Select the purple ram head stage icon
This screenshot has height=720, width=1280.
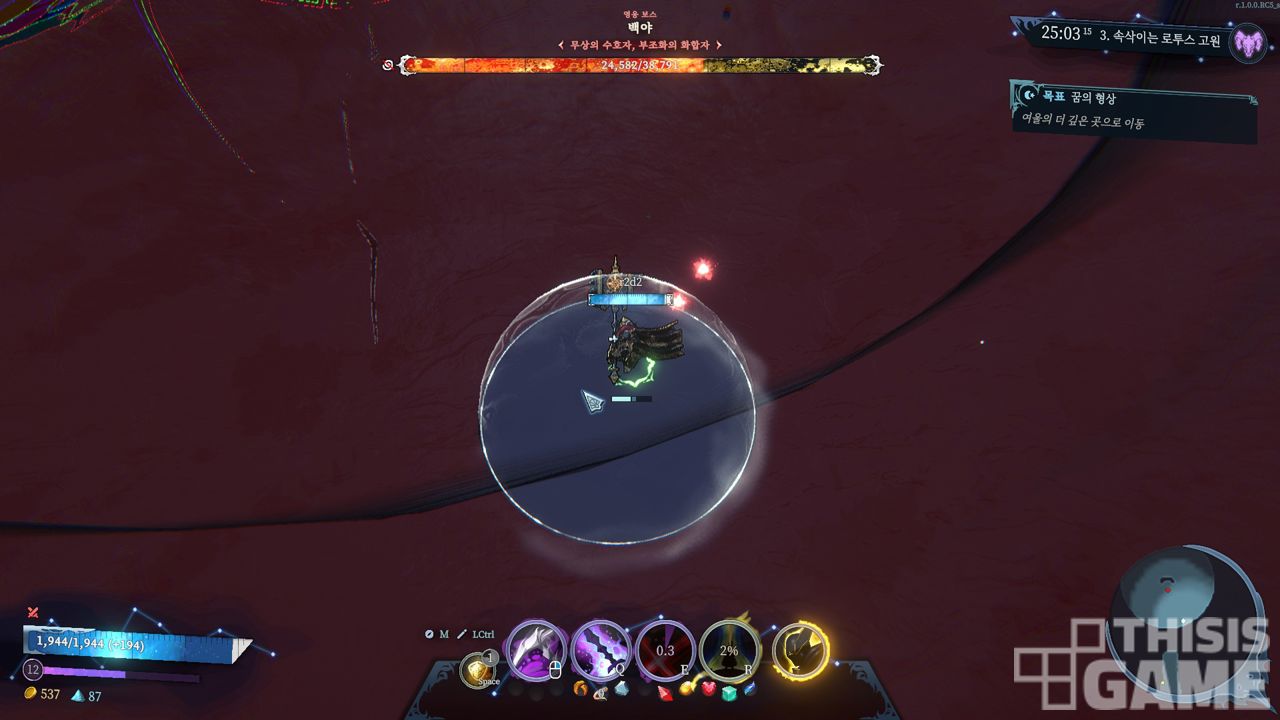tap(1247, 42)
